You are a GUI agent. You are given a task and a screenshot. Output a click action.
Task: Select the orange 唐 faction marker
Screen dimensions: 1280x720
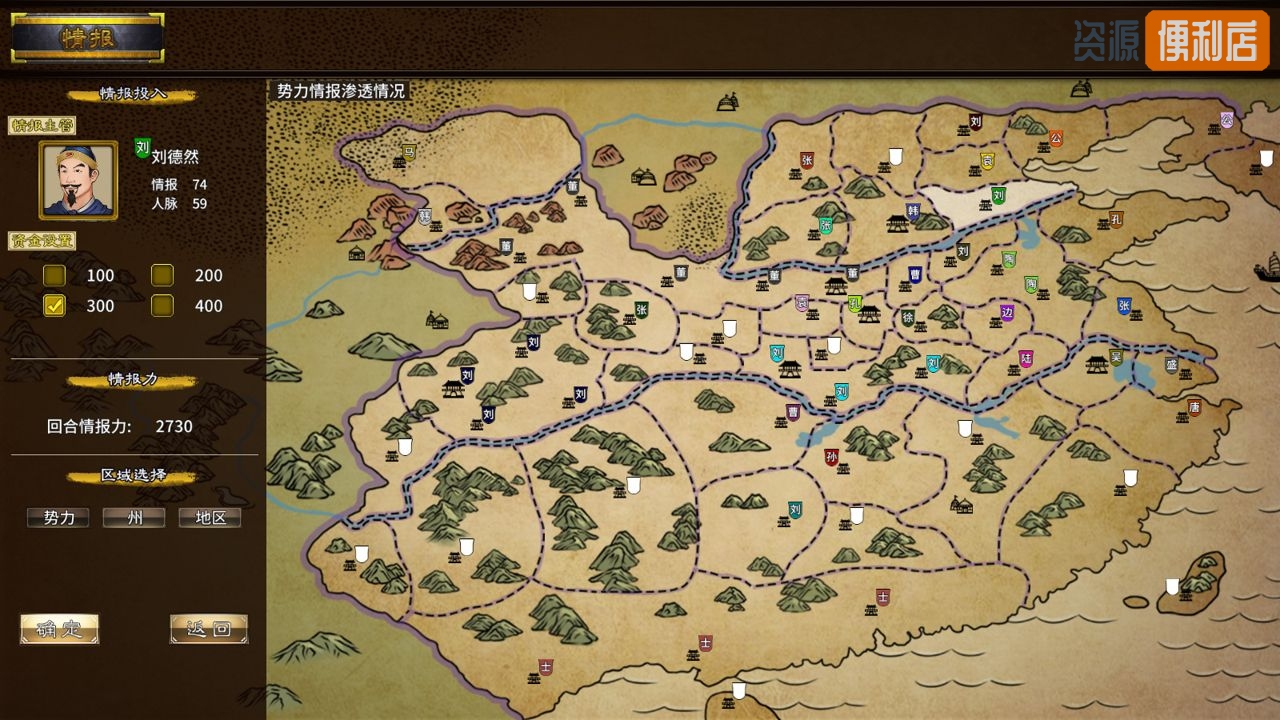(x=1194, y=407)
